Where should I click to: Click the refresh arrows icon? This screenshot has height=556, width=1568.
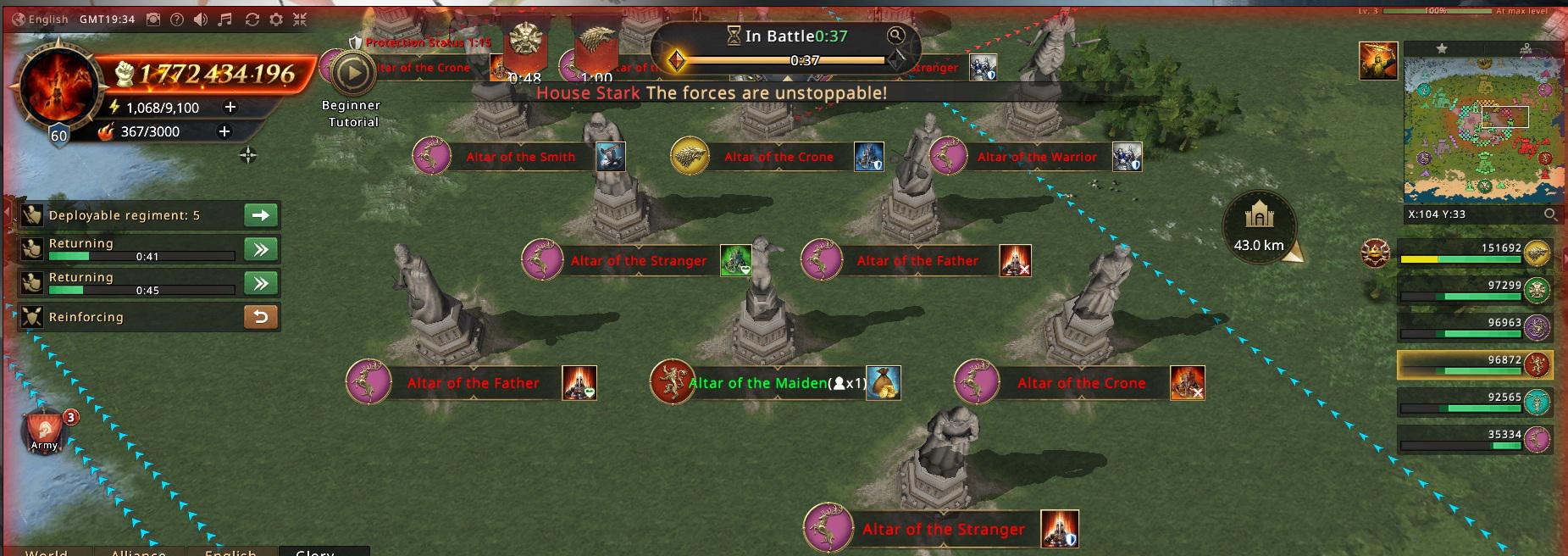[252, 19]
